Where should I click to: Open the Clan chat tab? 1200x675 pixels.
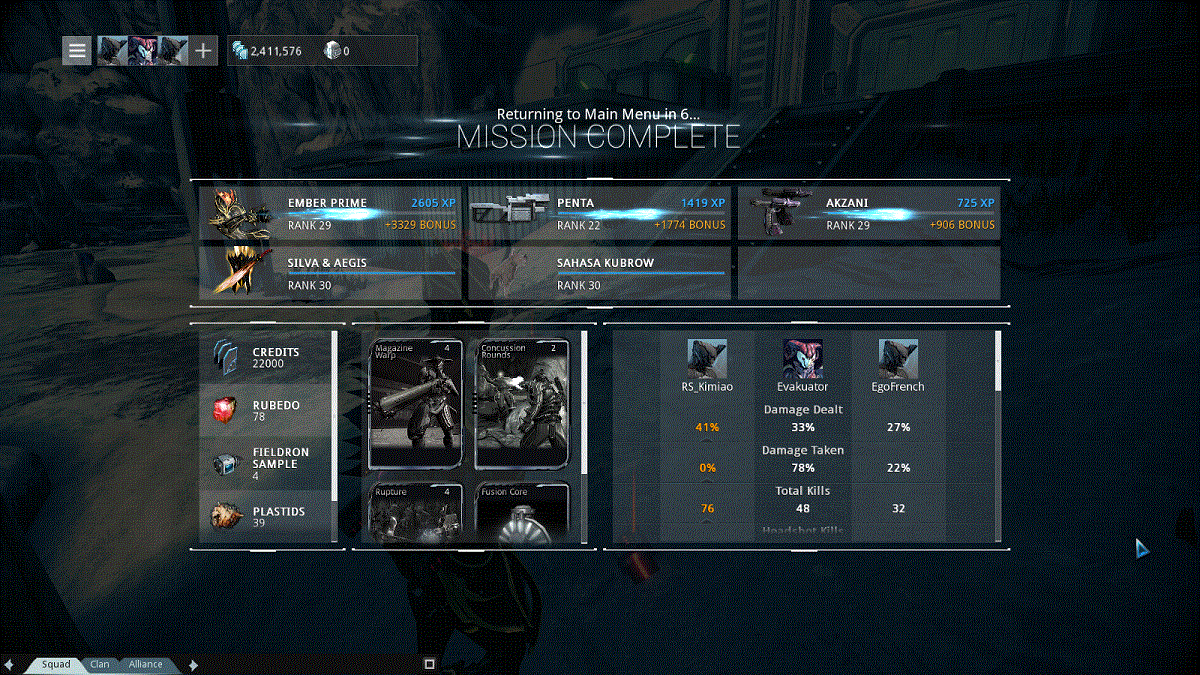pos(100,664)
